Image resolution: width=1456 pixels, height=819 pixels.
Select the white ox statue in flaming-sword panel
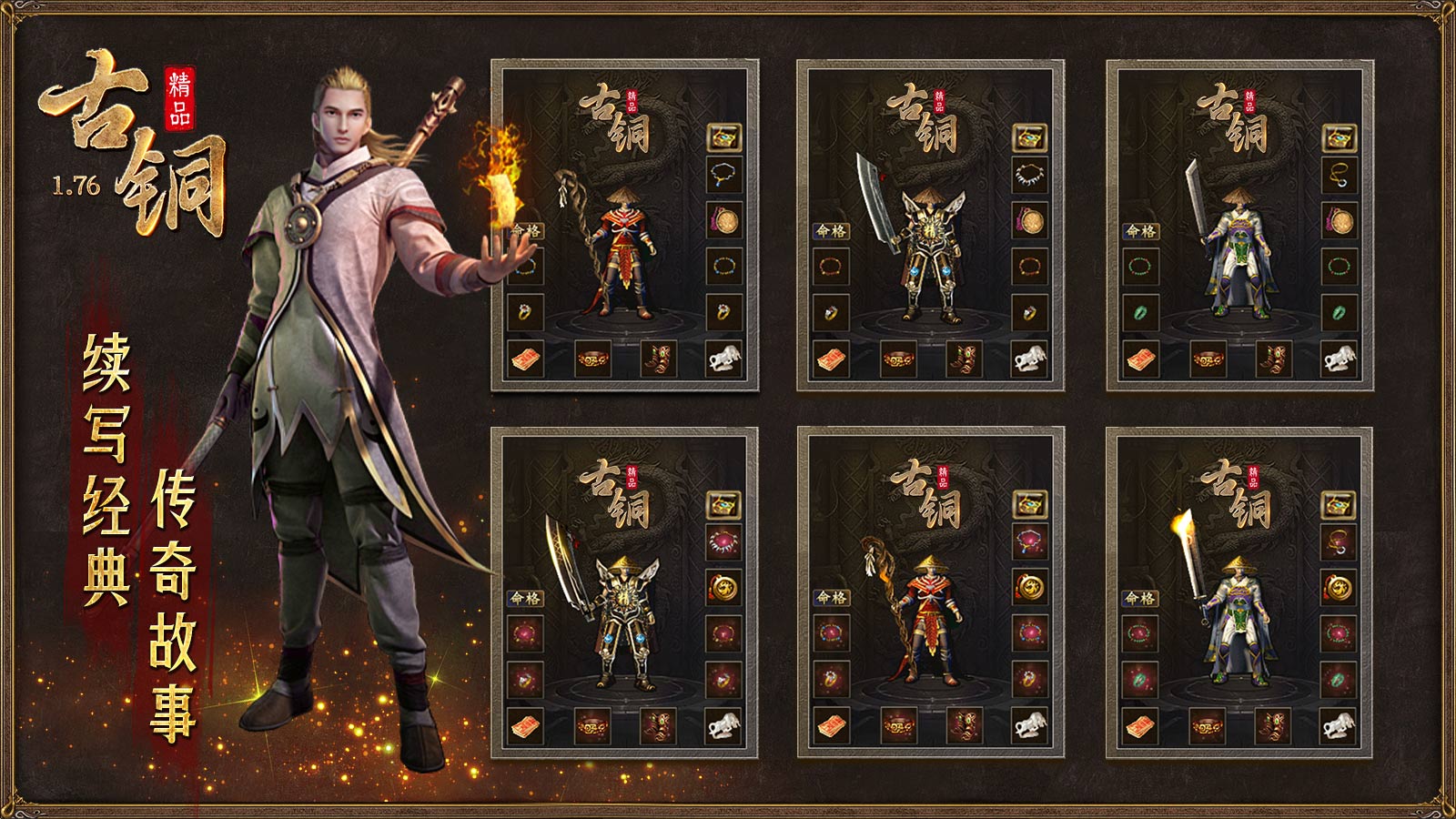pyautogui.click(x=1339, y=725)
